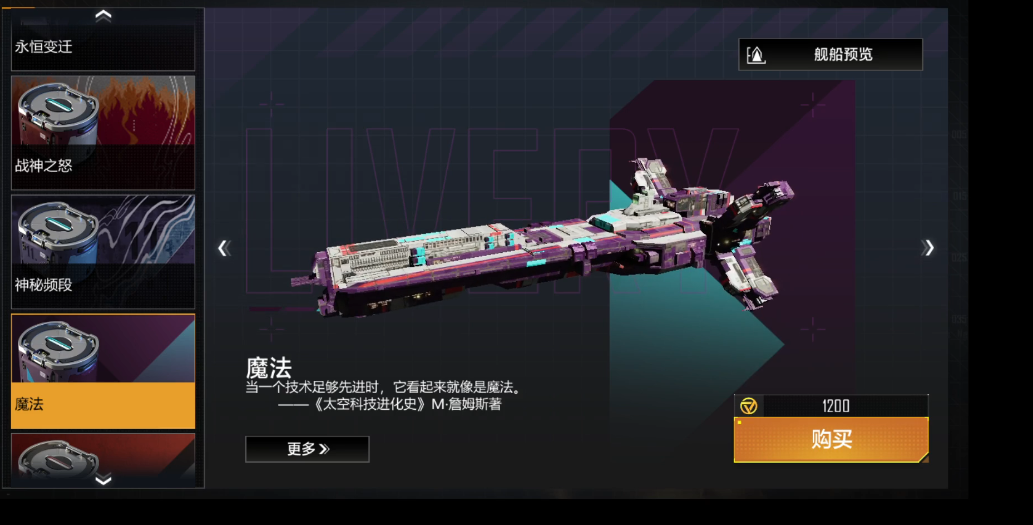This screenshot has width=1033, height=525.
Task: Select the 永恒变迁 livery
Action: (x=103, y=47)
